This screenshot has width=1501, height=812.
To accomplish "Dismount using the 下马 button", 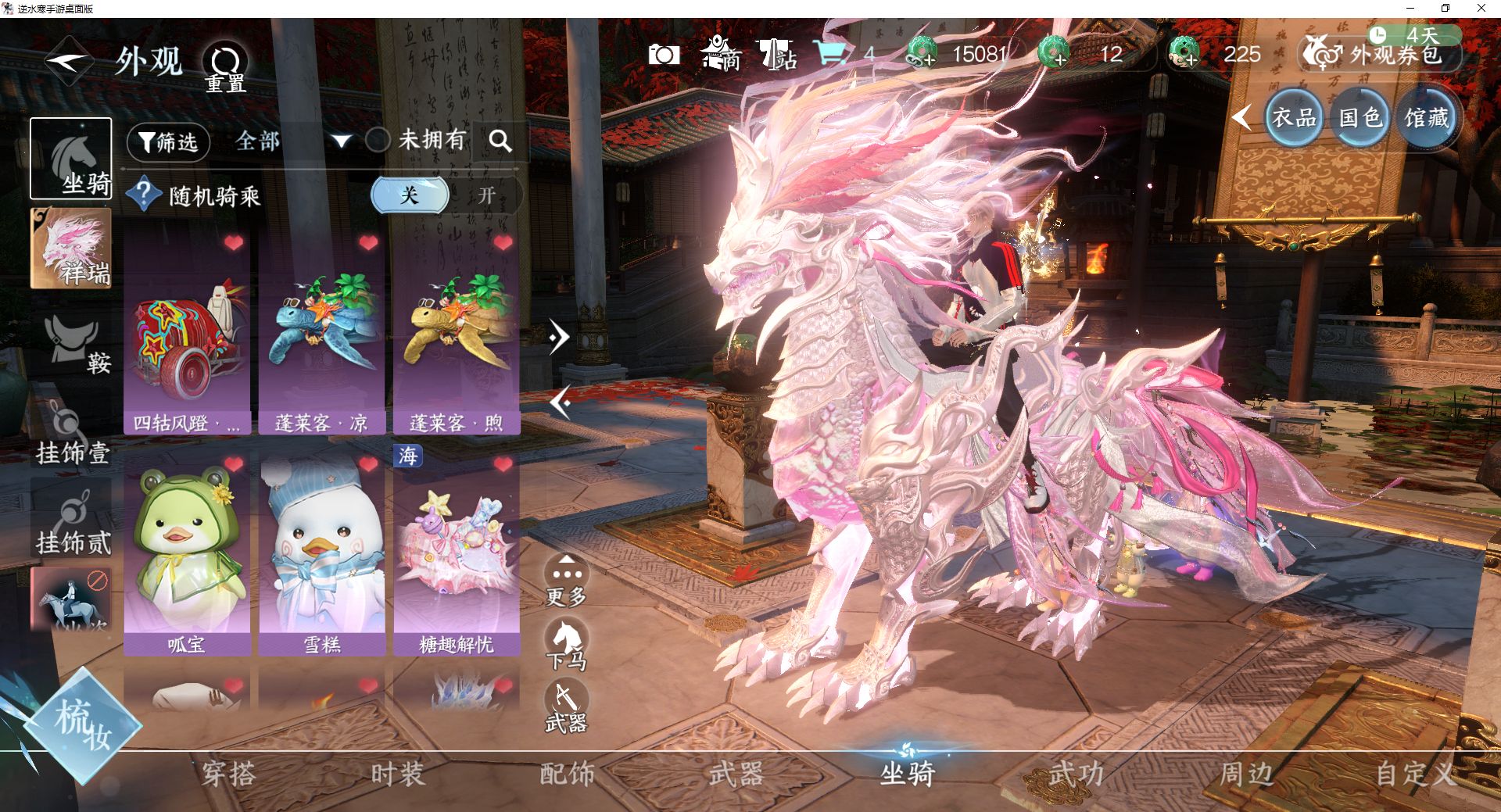I will click(x=566, y=644).
